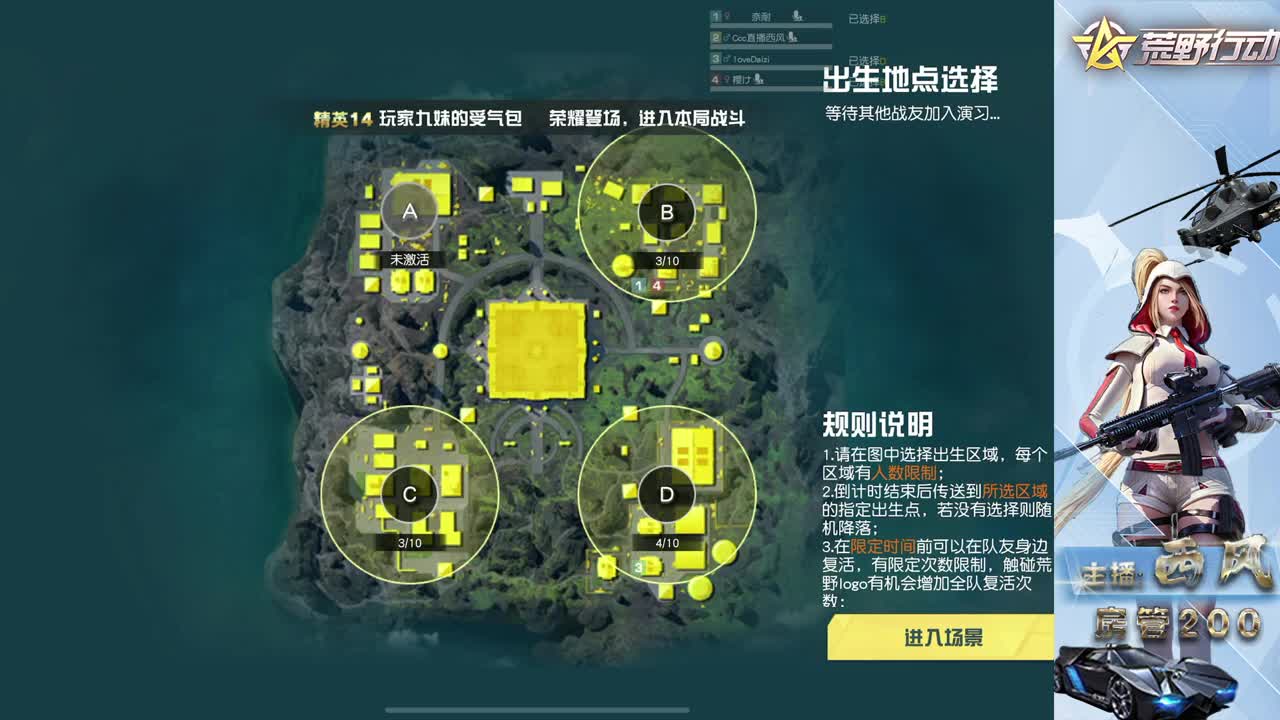Click the microphone icon next to 樱け
The width and height of the screenshot is (1280, 720).
pos(758,79)
